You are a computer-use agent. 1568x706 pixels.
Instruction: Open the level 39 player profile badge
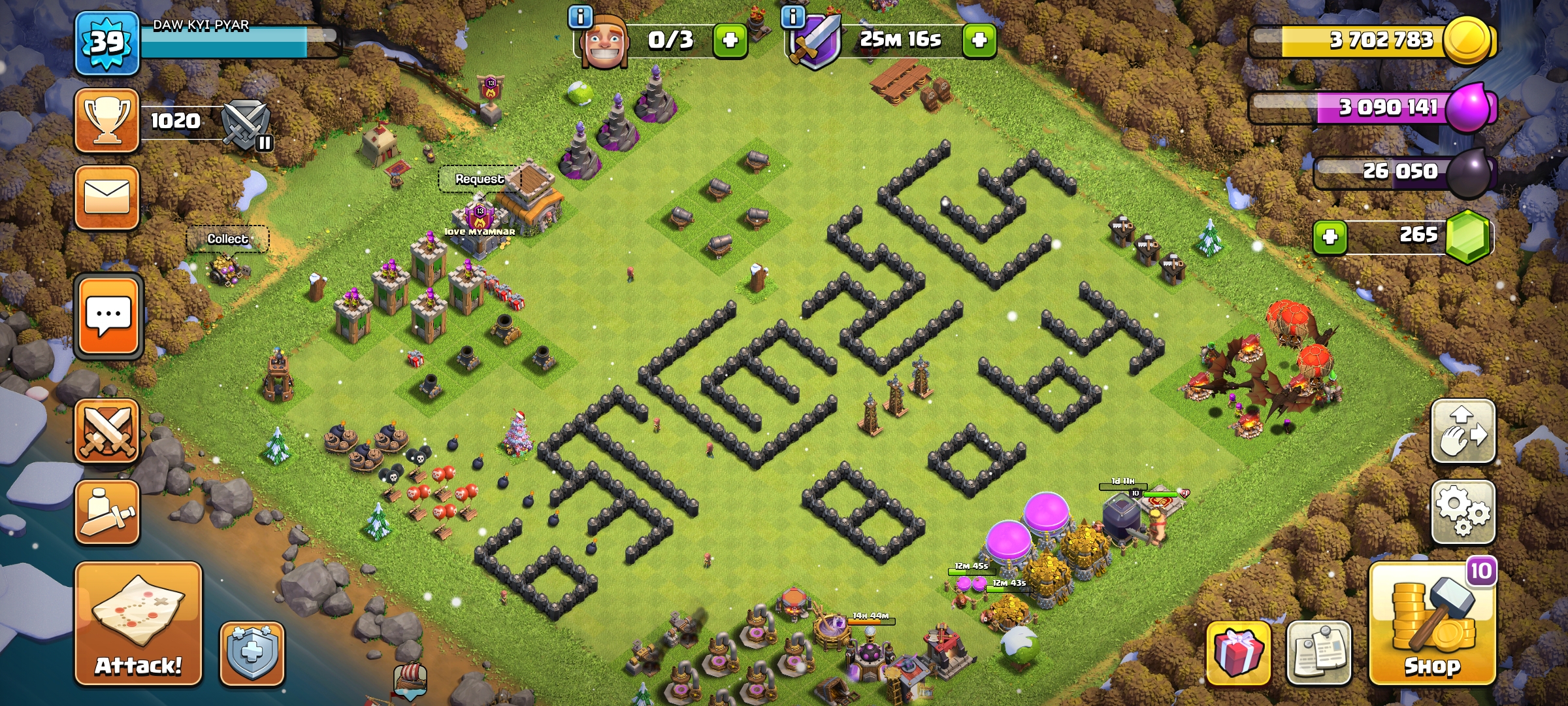(107, 43)
